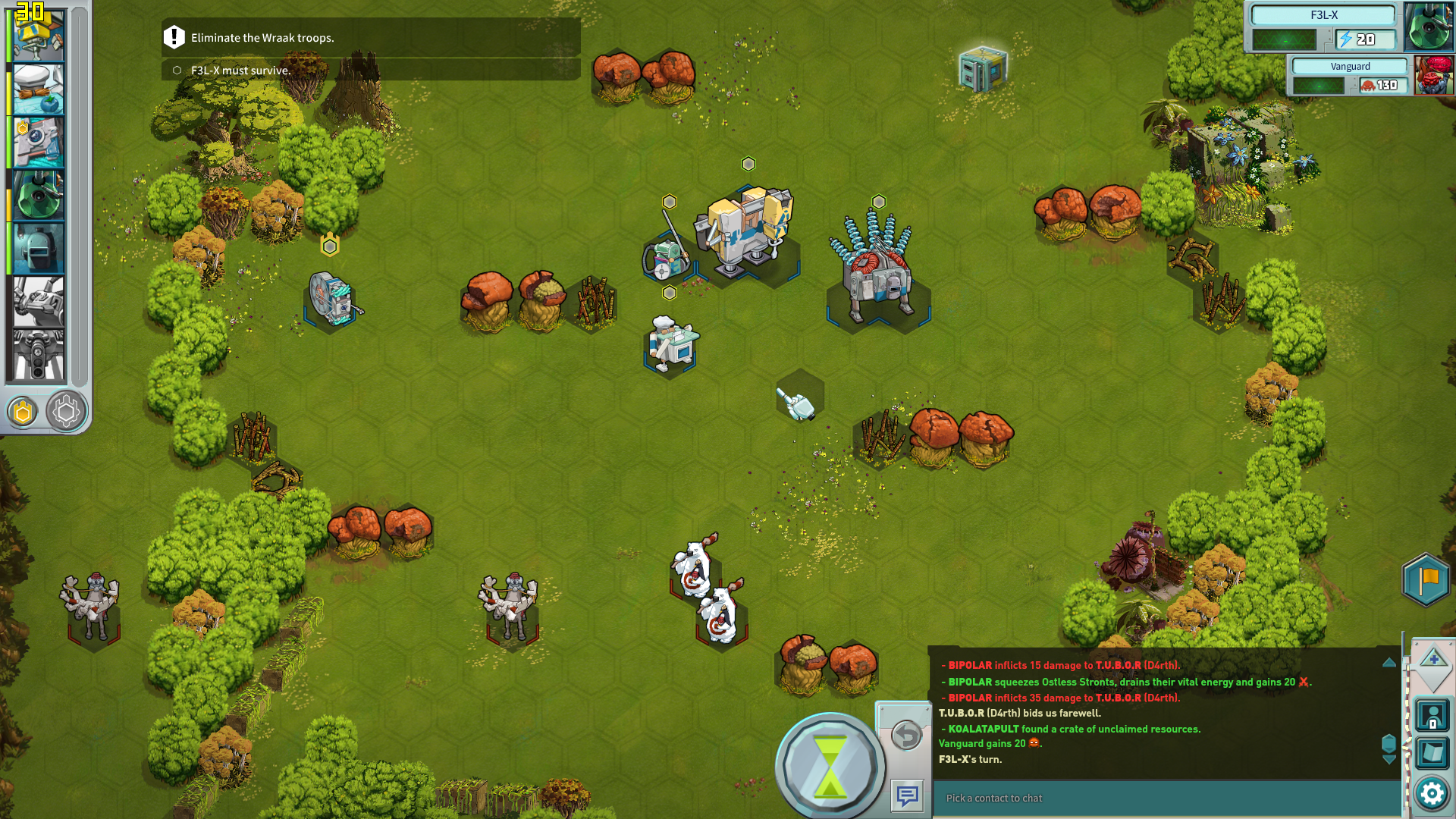Select the chef hat unit portrait
This screenshot has height=819, width=1456.
click(x=38, y=89)
